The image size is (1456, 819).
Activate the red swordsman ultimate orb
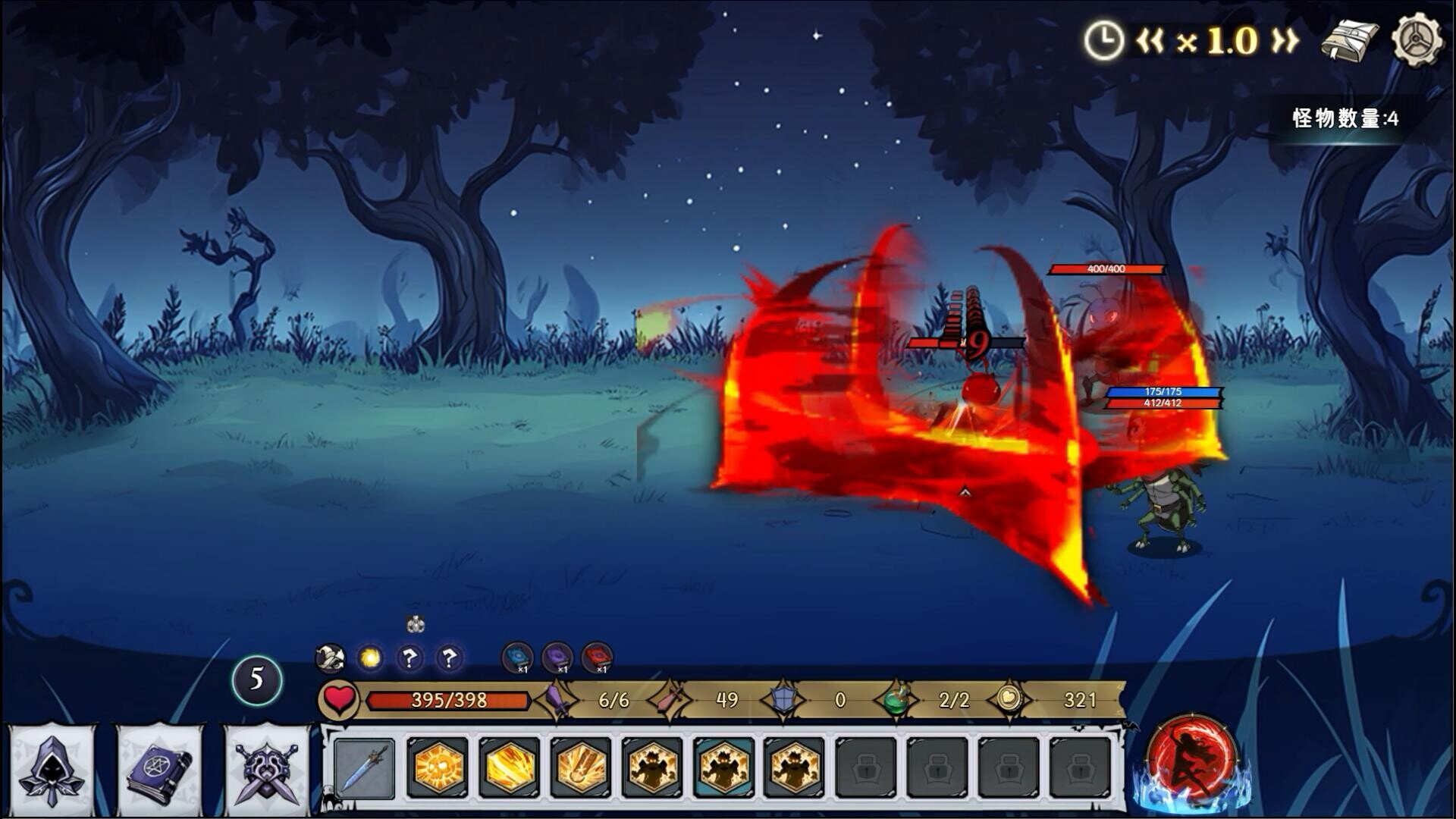click(1191, 762)
